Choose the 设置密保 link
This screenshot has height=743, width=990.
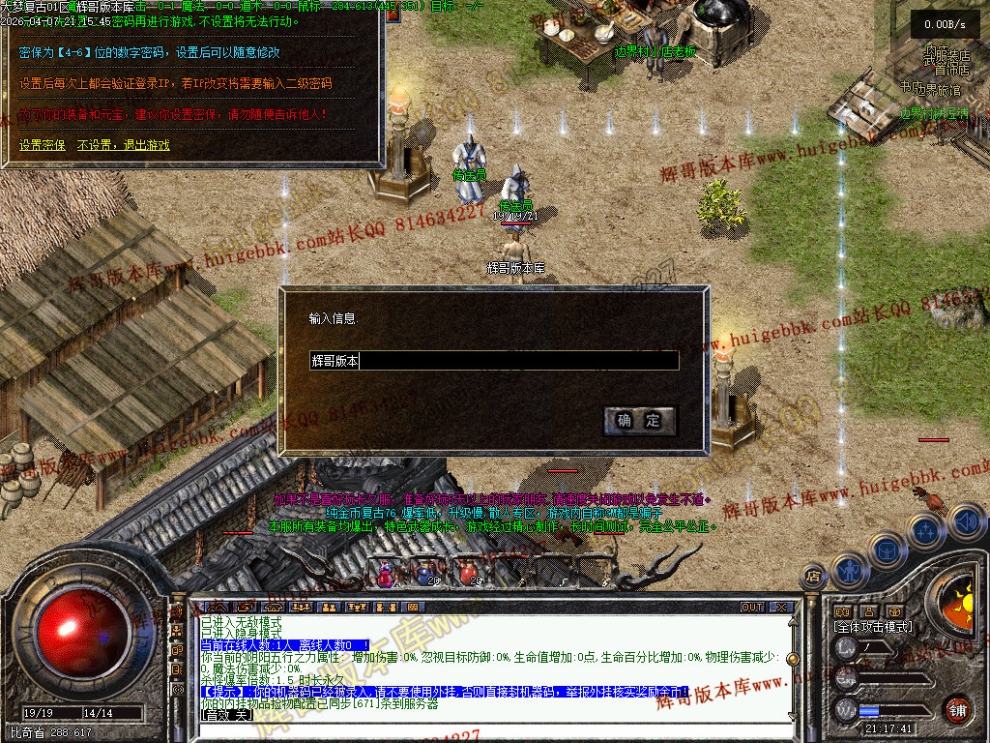tap(42, 145)
